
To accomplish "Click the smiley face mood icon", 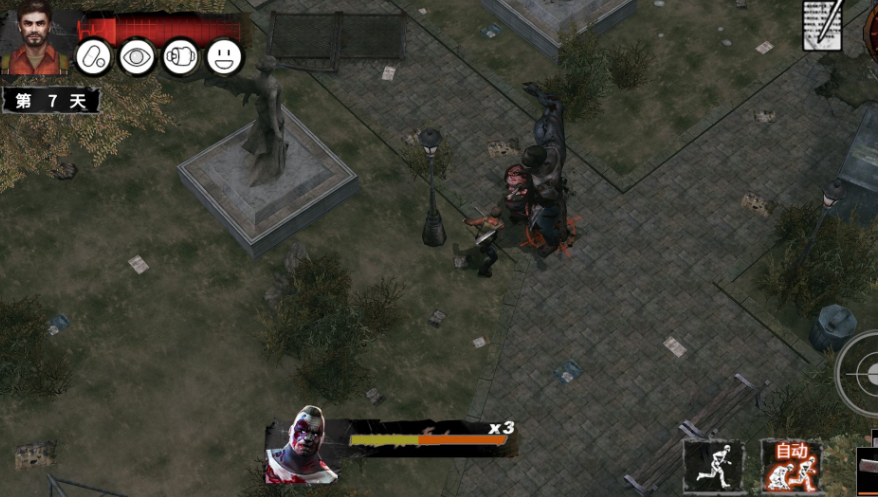I will pyautogui.click(x=225, y=57).
